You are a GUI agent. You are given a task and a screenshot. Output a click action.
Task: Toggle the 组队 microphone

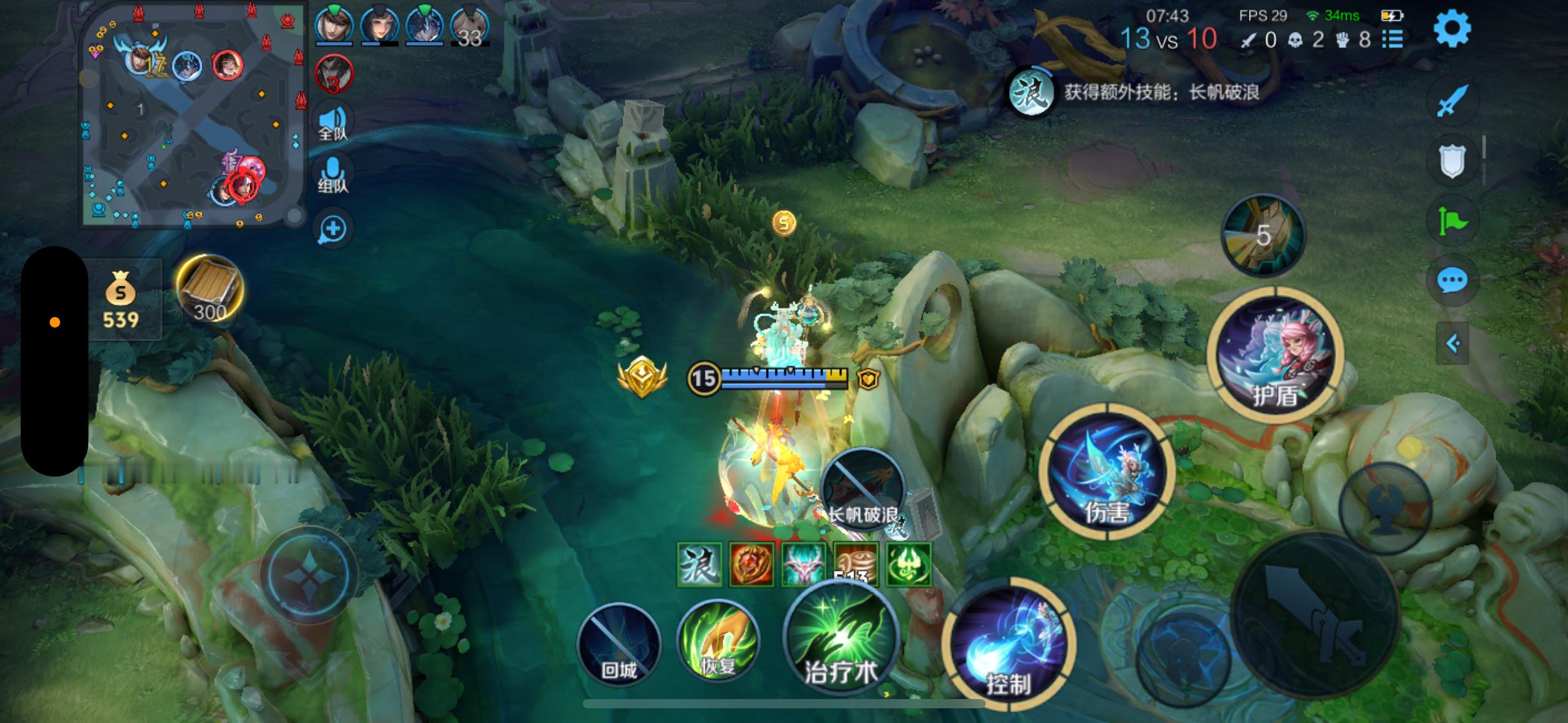(x=333, y=175)
